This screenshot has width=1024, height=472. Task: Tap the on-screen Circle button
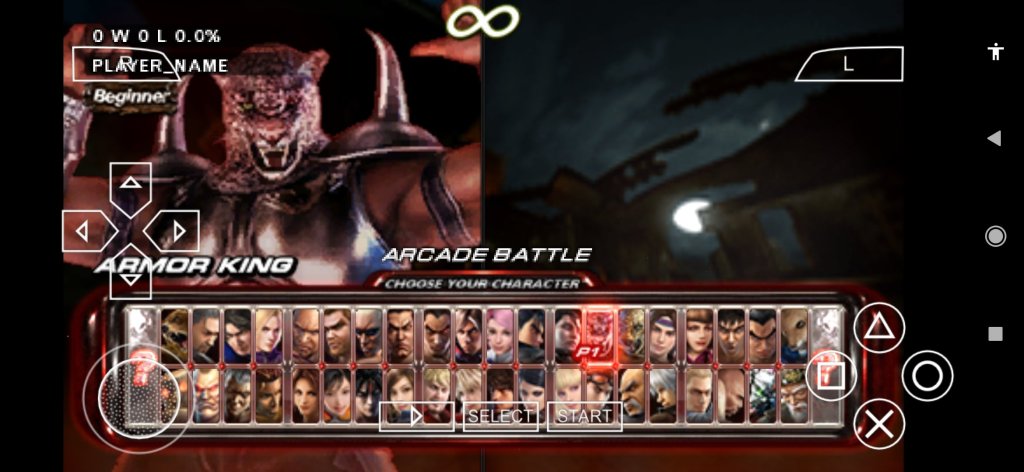click(x=927, y=376)
